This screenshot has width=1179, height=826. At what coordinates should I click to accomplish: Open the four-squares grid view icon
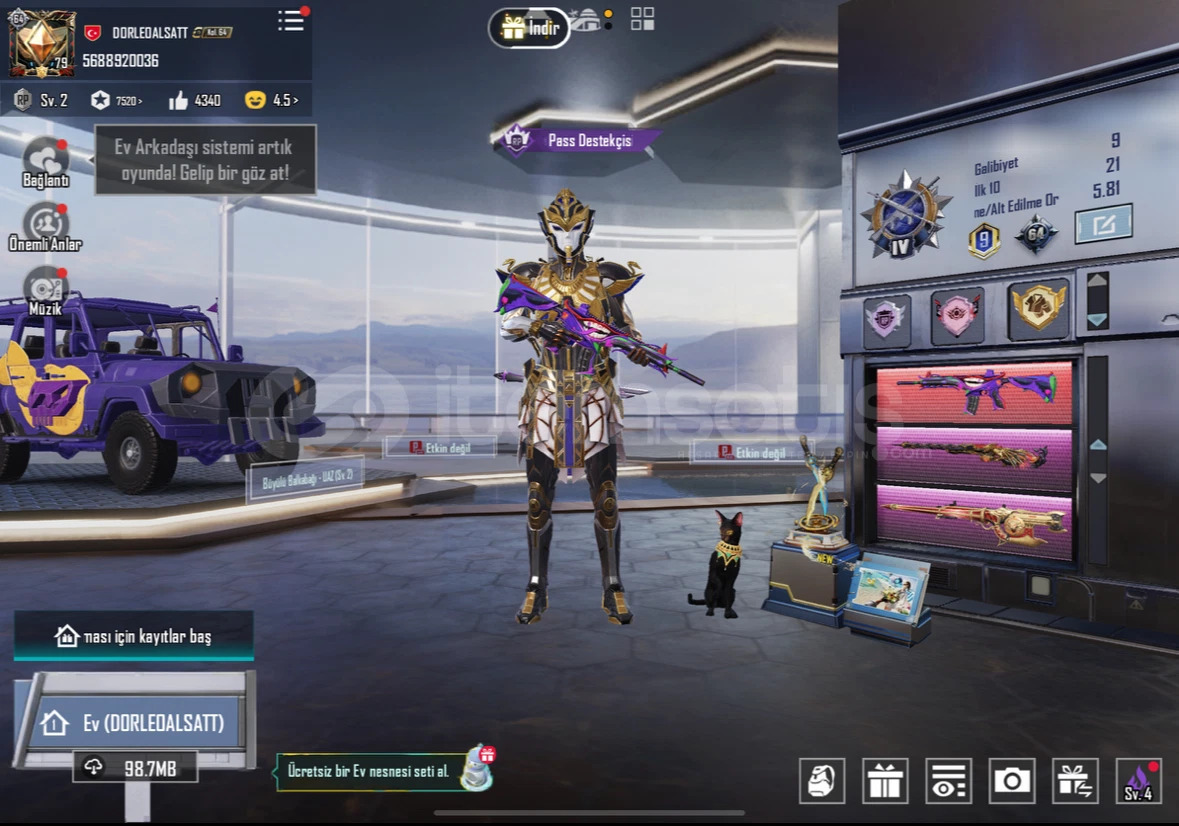642,19
